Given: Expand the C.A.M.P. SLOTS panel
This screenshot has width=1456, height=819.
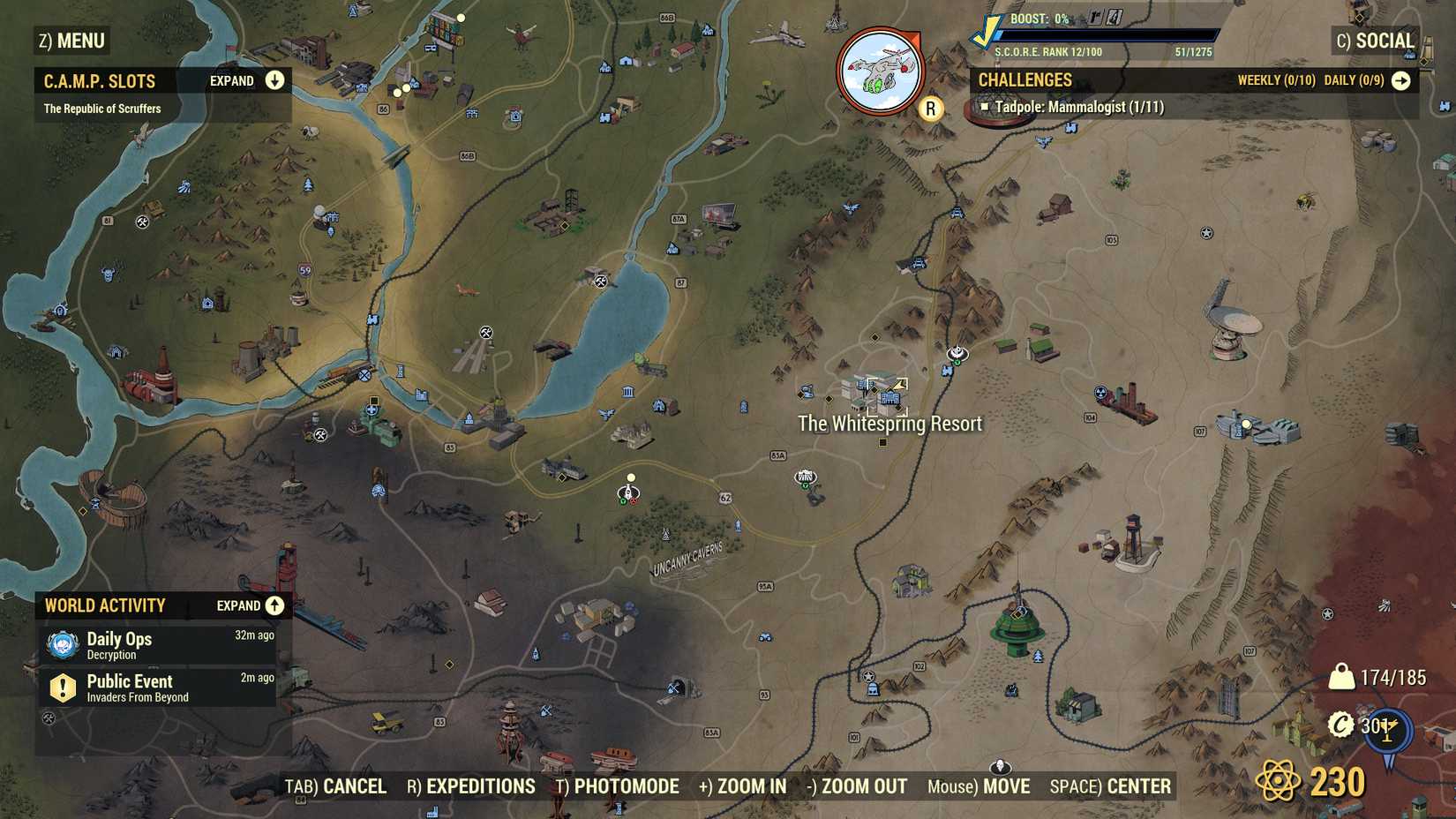Looking at the screenshot, I should 274,80.
